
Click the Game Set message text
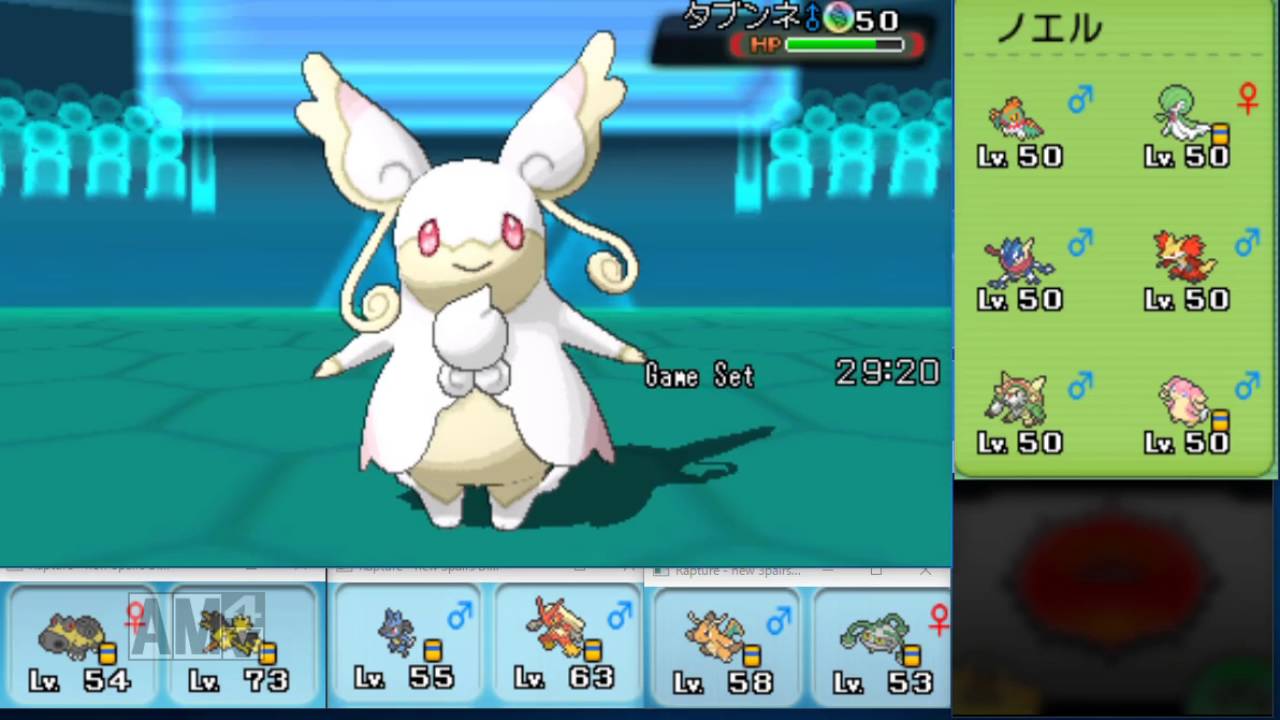click(x=699, y=375)
